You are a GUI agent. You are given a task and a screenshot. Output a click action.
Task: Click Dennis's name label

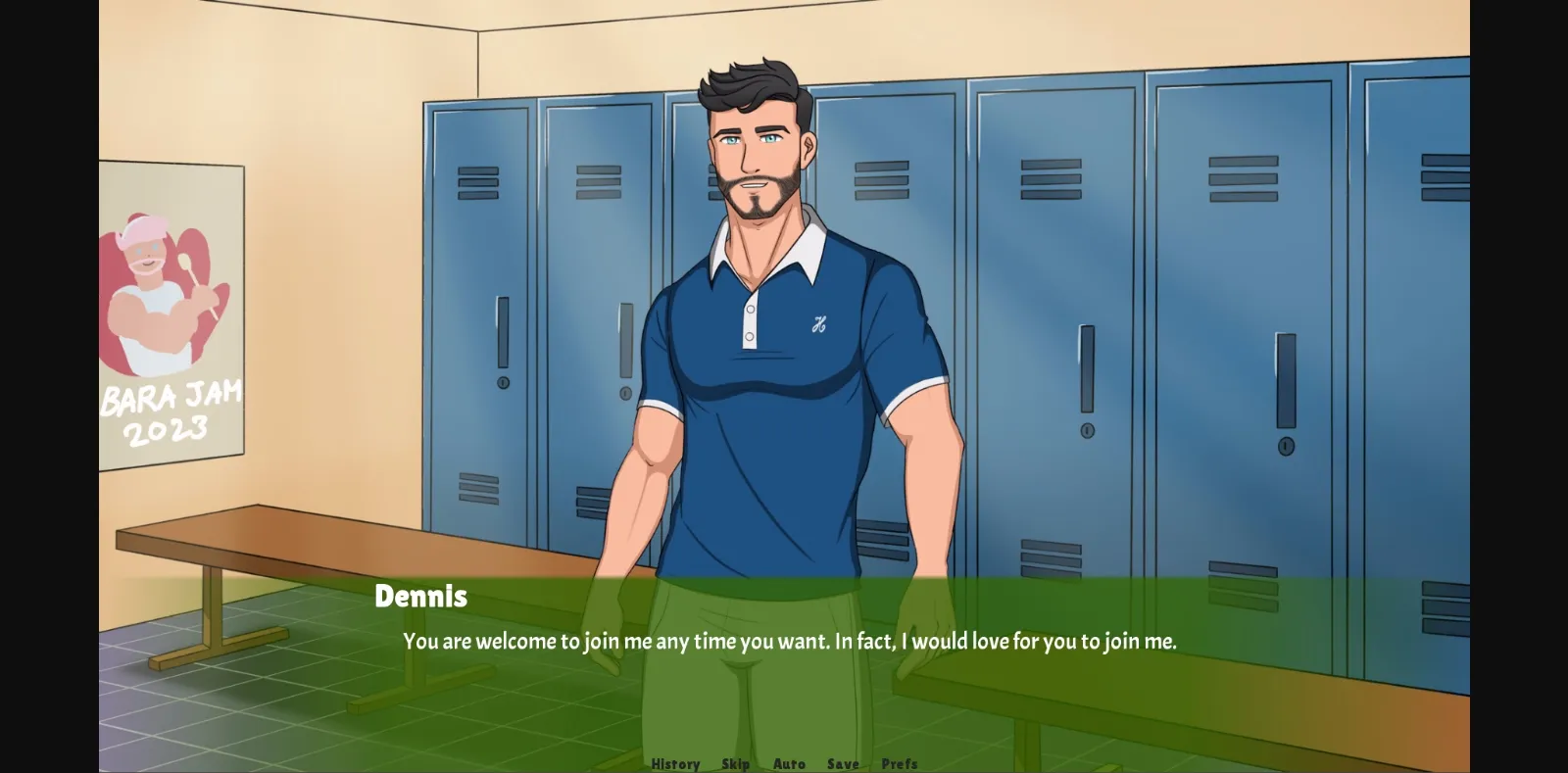pyautogui.click(x=421, y=596)
